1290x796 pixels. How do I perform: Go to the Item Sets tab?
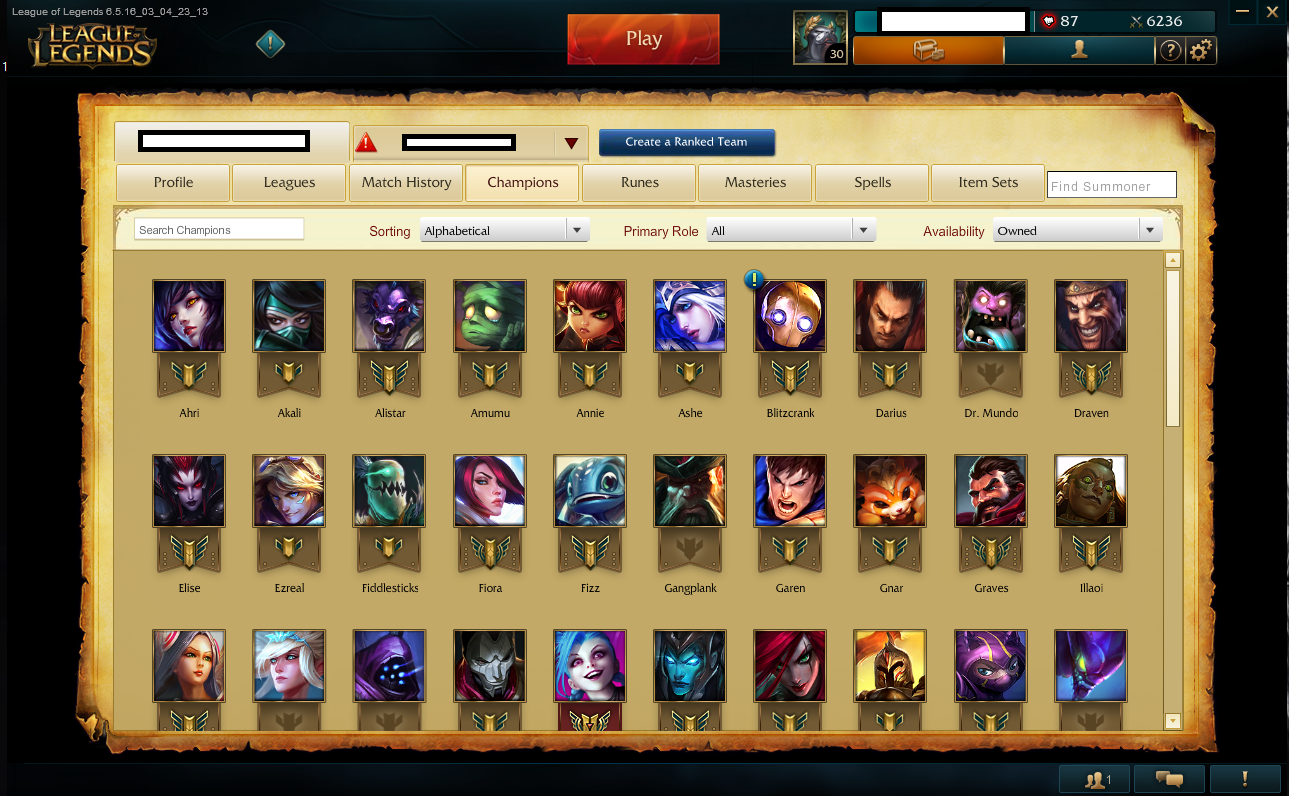tap(987, 183)
